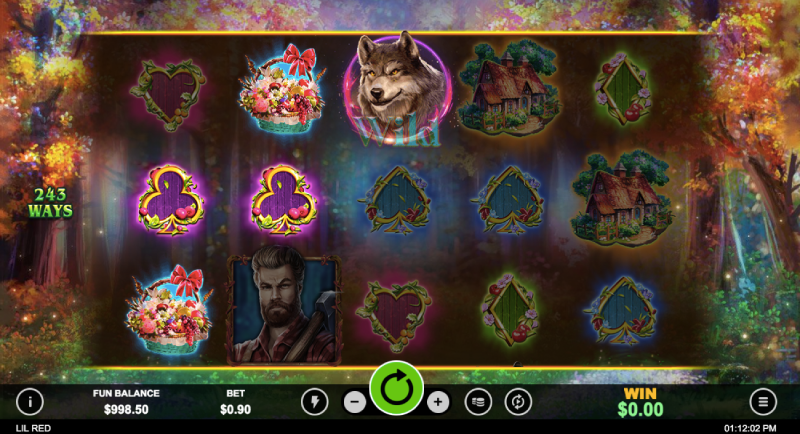
Task: Increase the bet with the plus button
Action: click(x=437, y=402)
